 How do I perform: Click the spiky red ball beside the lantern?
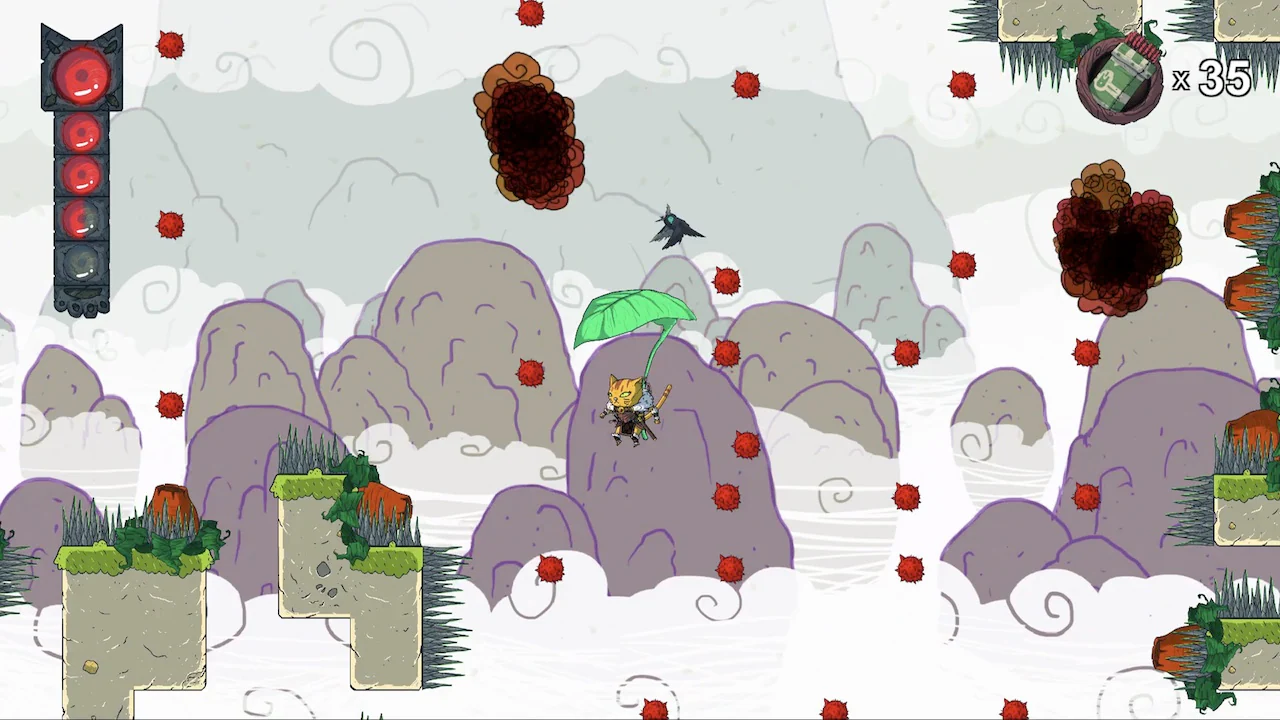click(170, 225)
